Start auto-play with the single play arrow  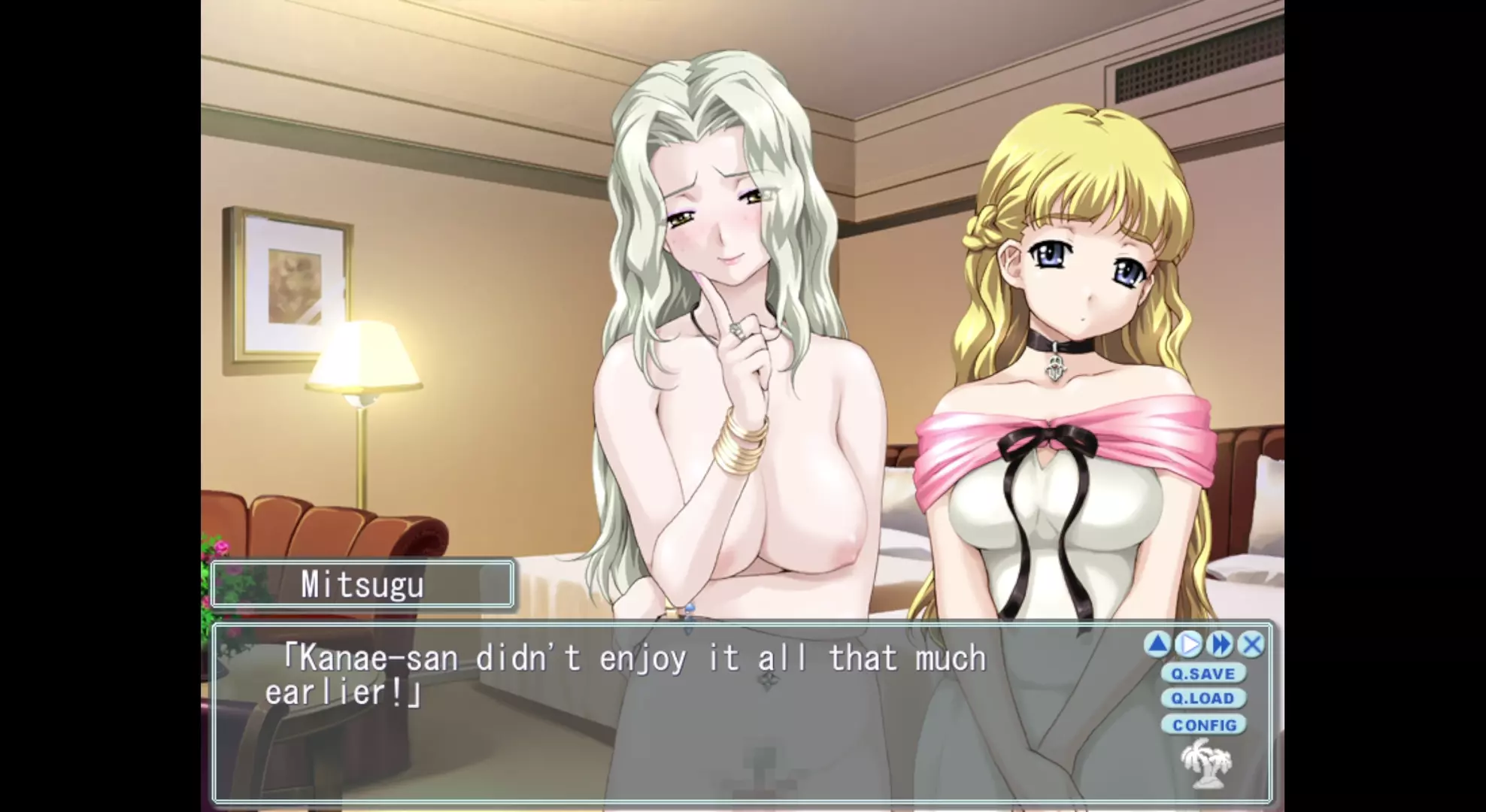tap(1189, 644)
